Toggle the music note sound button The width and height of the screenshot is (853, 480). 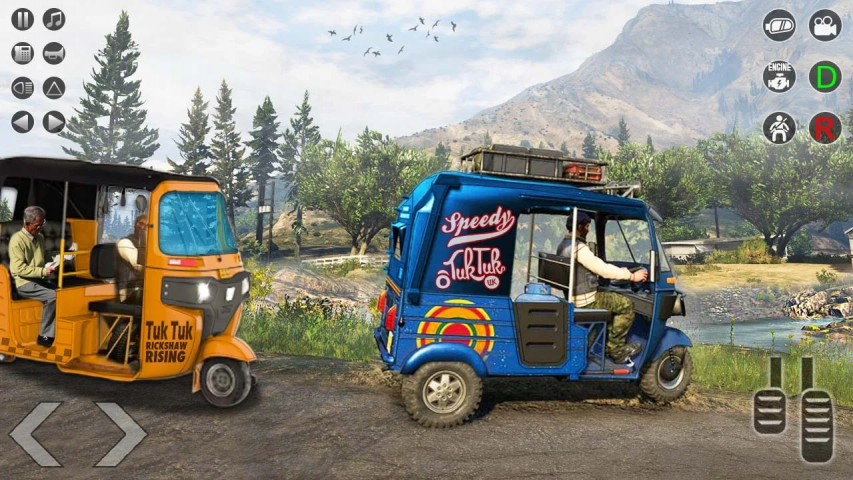coord(54,19)
